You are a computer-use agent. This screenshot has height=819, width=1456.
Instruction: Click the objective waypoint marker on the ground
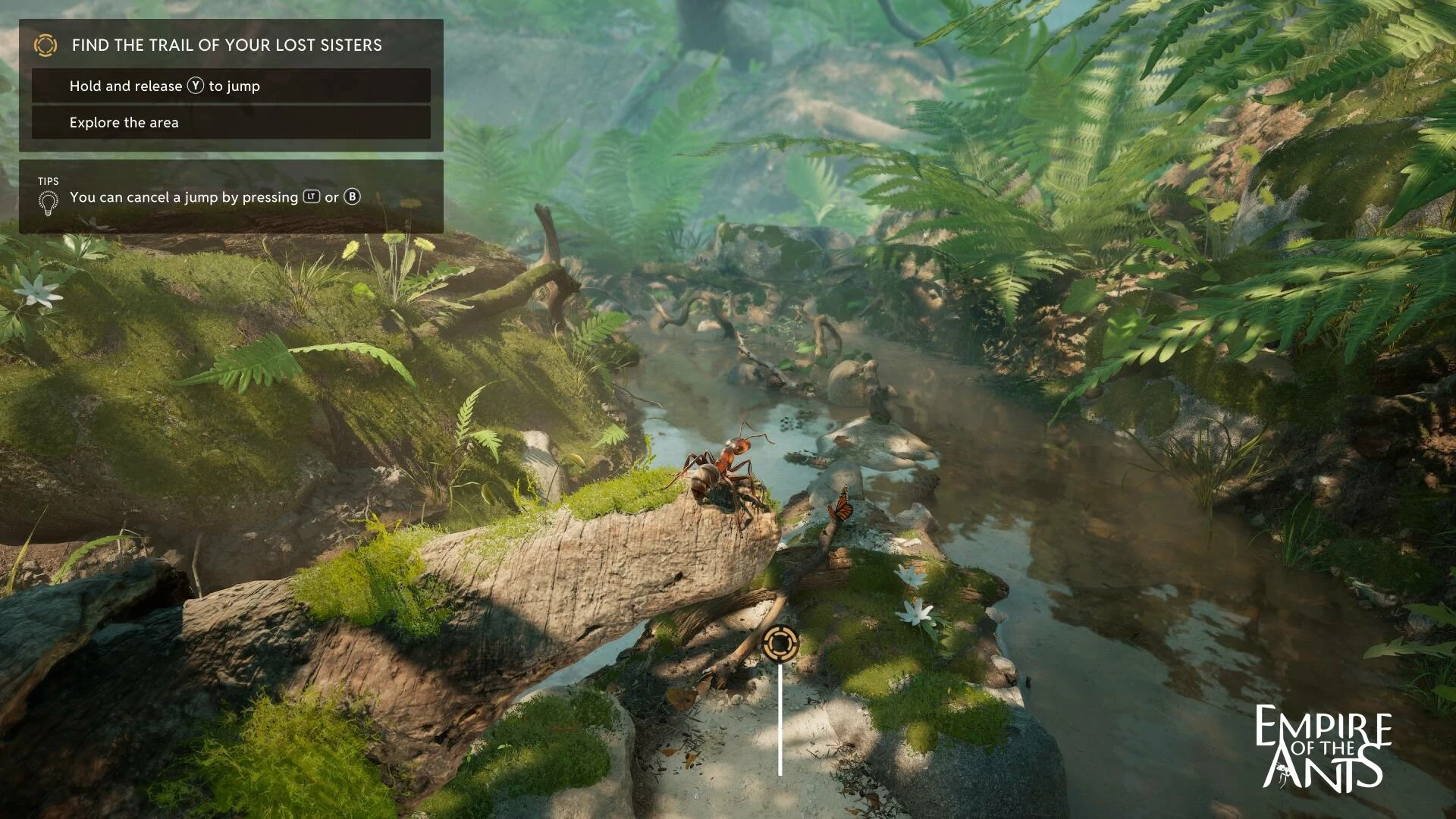point(780,644)
